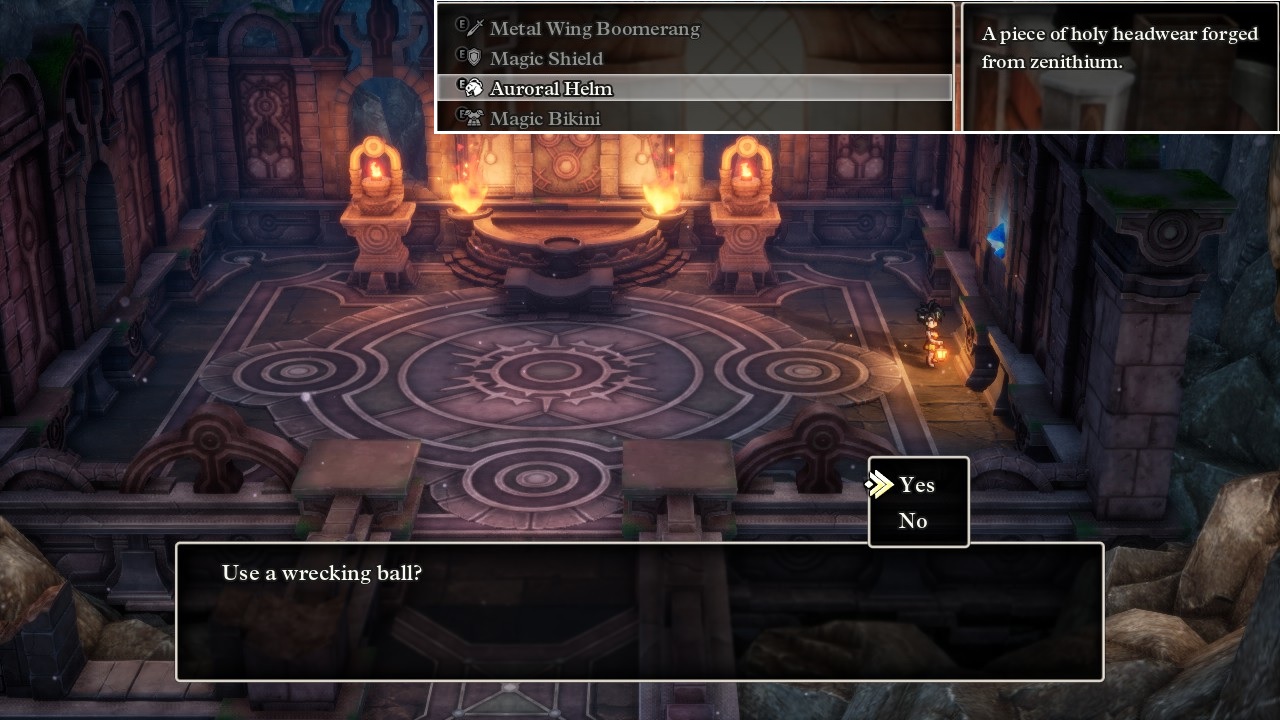
Task: Highlight the Auroral Helm entry
Action: pyautogui.click(x=551, y=89)
